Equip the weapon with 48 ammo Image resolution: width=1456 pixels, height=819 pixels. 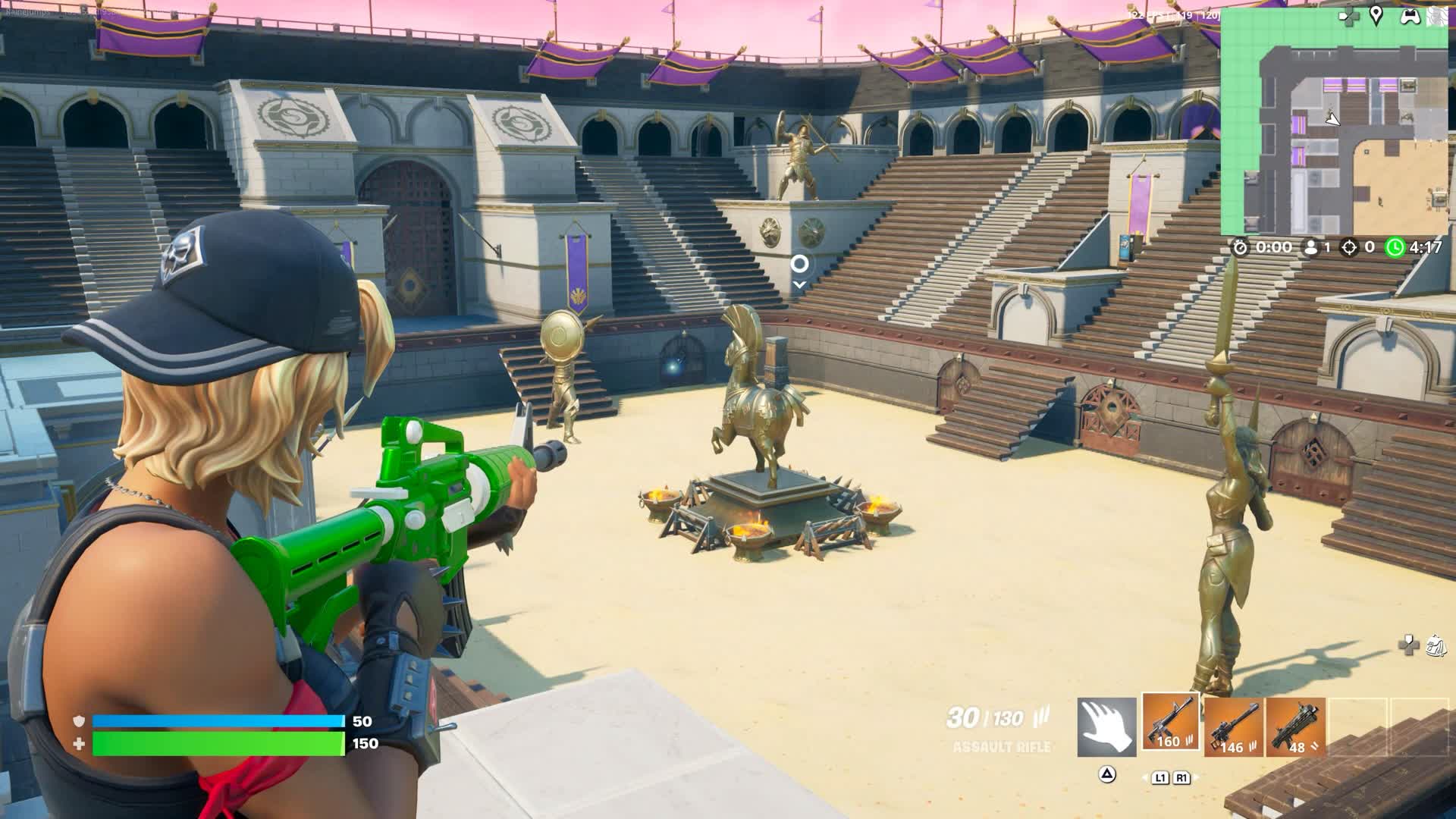(1295, 727)
